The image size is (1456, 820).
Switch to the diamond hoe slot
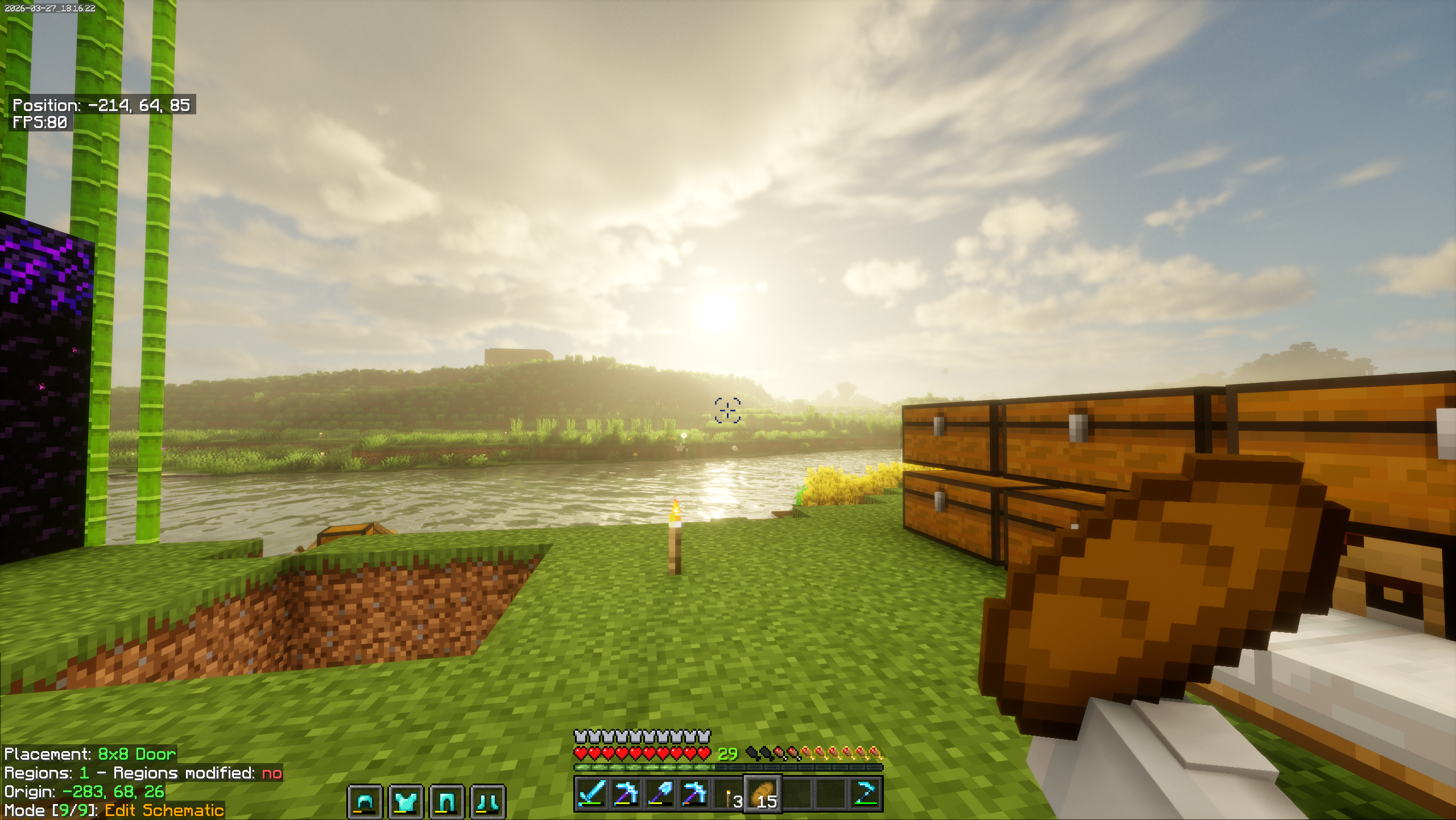coord(866,793)
